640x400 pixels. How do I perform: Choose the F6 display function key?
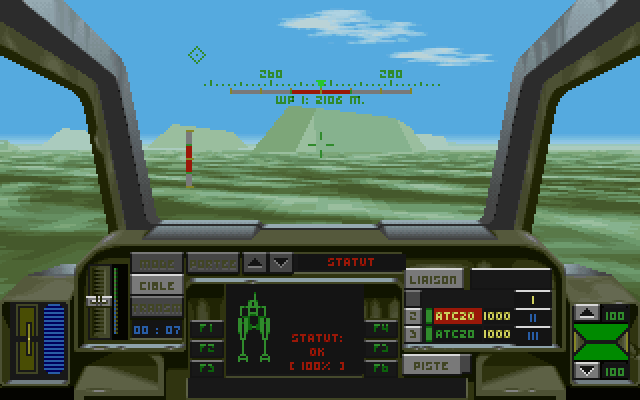[x=379, y=367]
